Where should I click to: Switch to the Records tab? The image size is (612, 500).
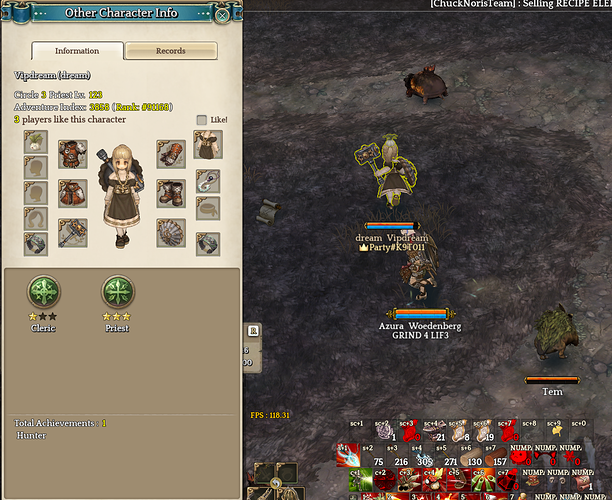point(170,51)
